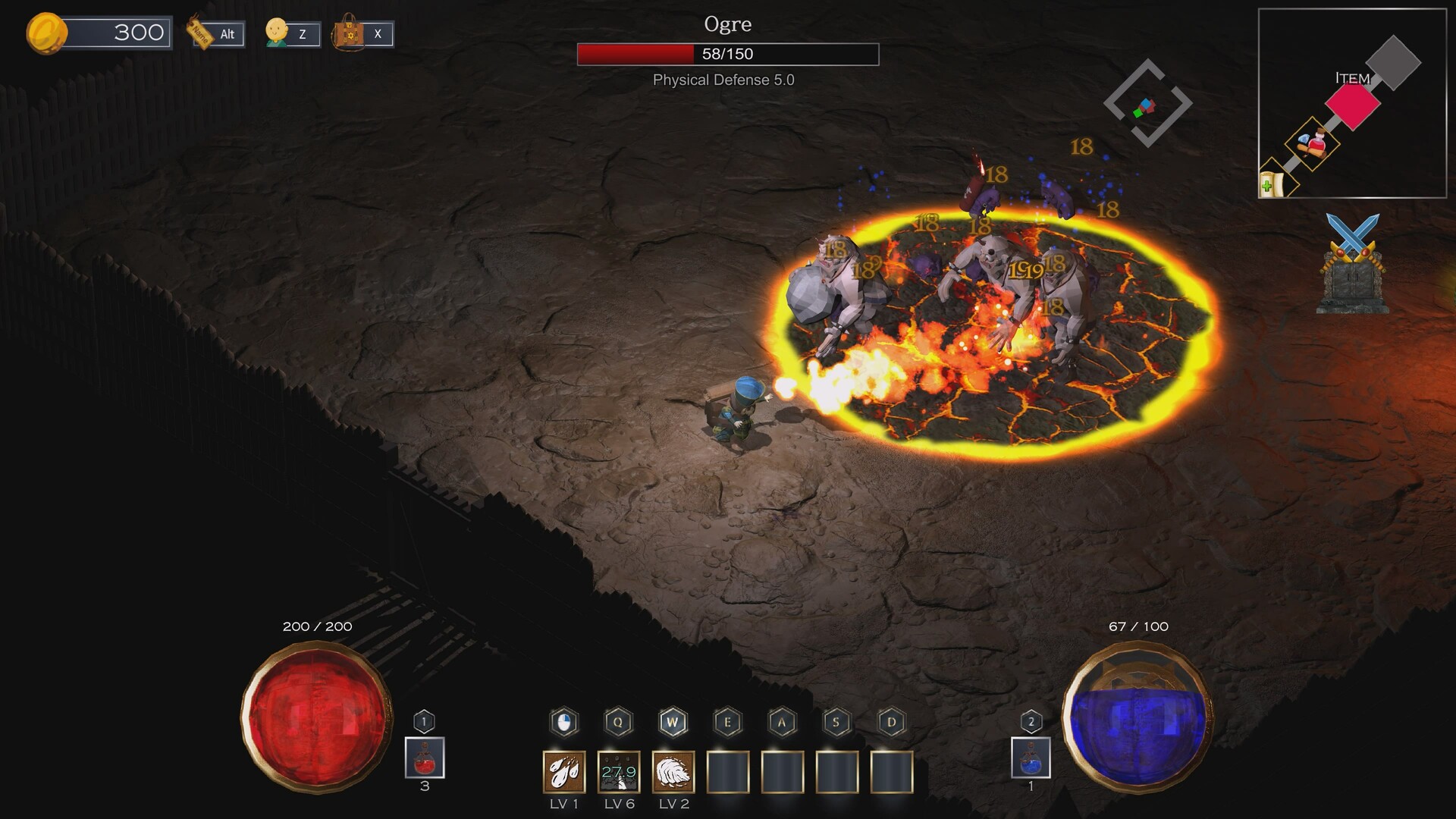Select the LV 6 skill on cooldown
Image resolution: width=1456 pixels, height=819 pixels.
tap(619, 772)
